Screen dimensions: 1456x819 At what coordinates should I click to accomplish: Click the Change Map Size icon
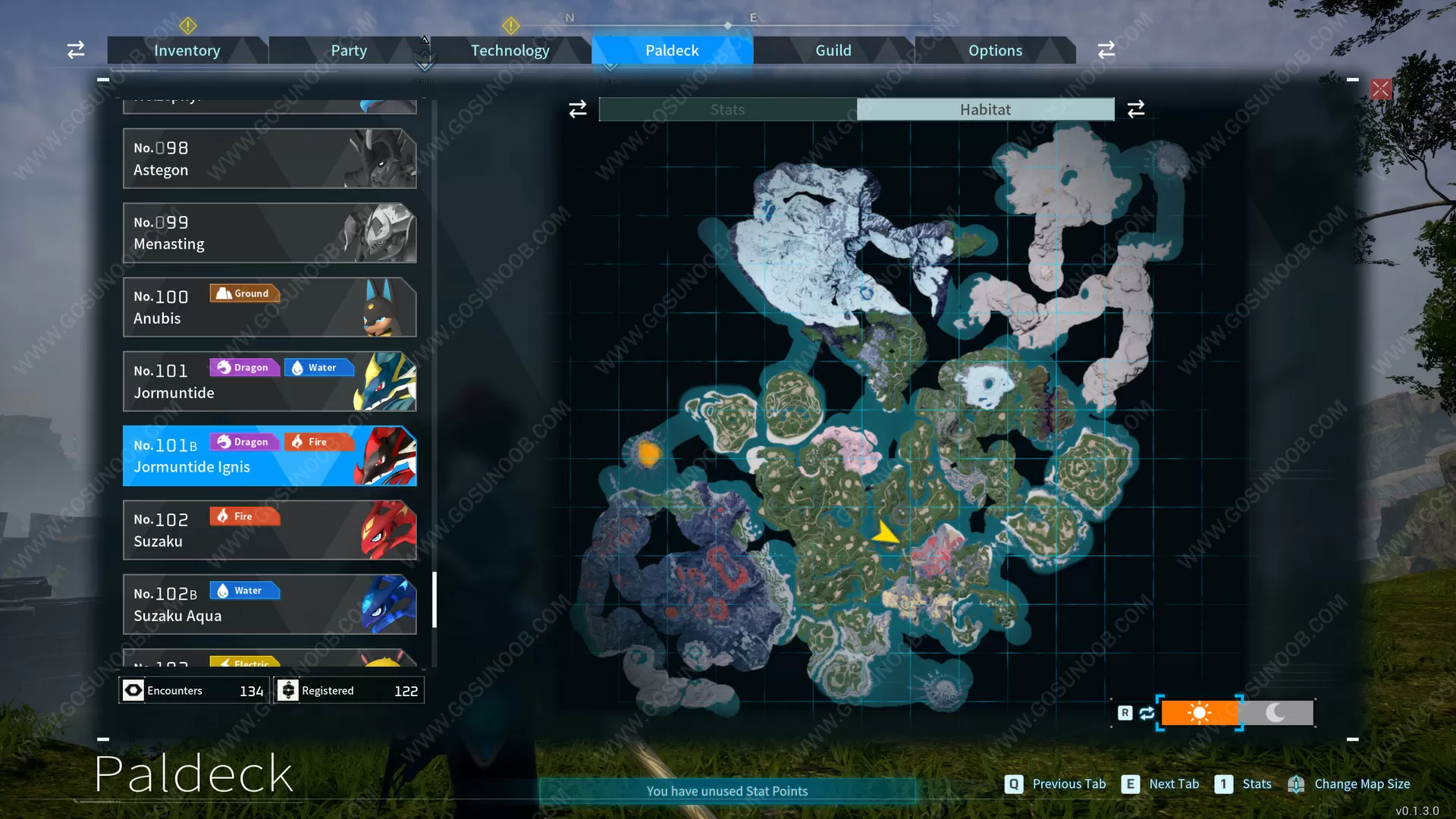tap(1297, 784)
